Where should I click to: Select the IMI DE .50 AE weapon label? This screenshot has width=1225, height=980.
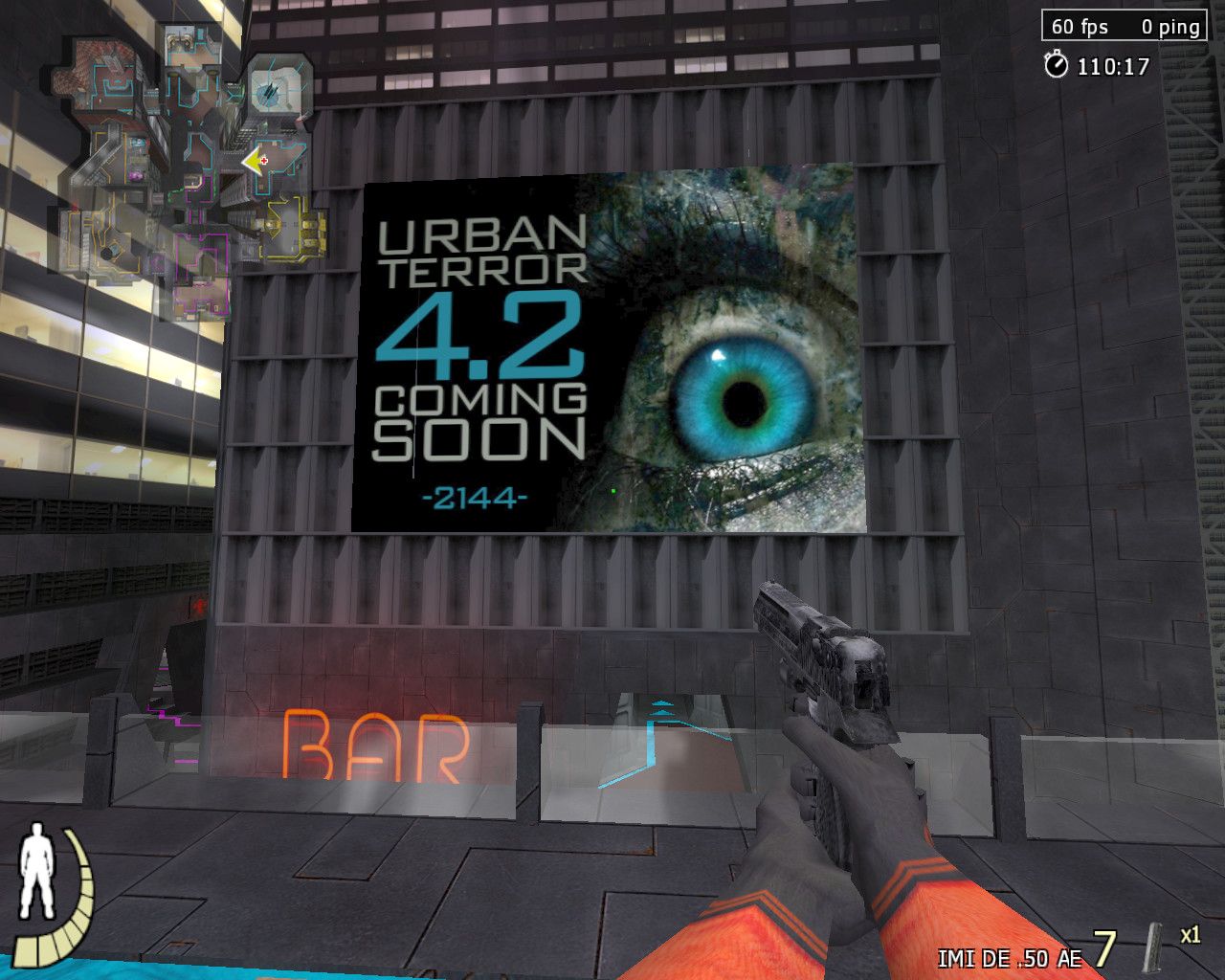point(1009,959)
